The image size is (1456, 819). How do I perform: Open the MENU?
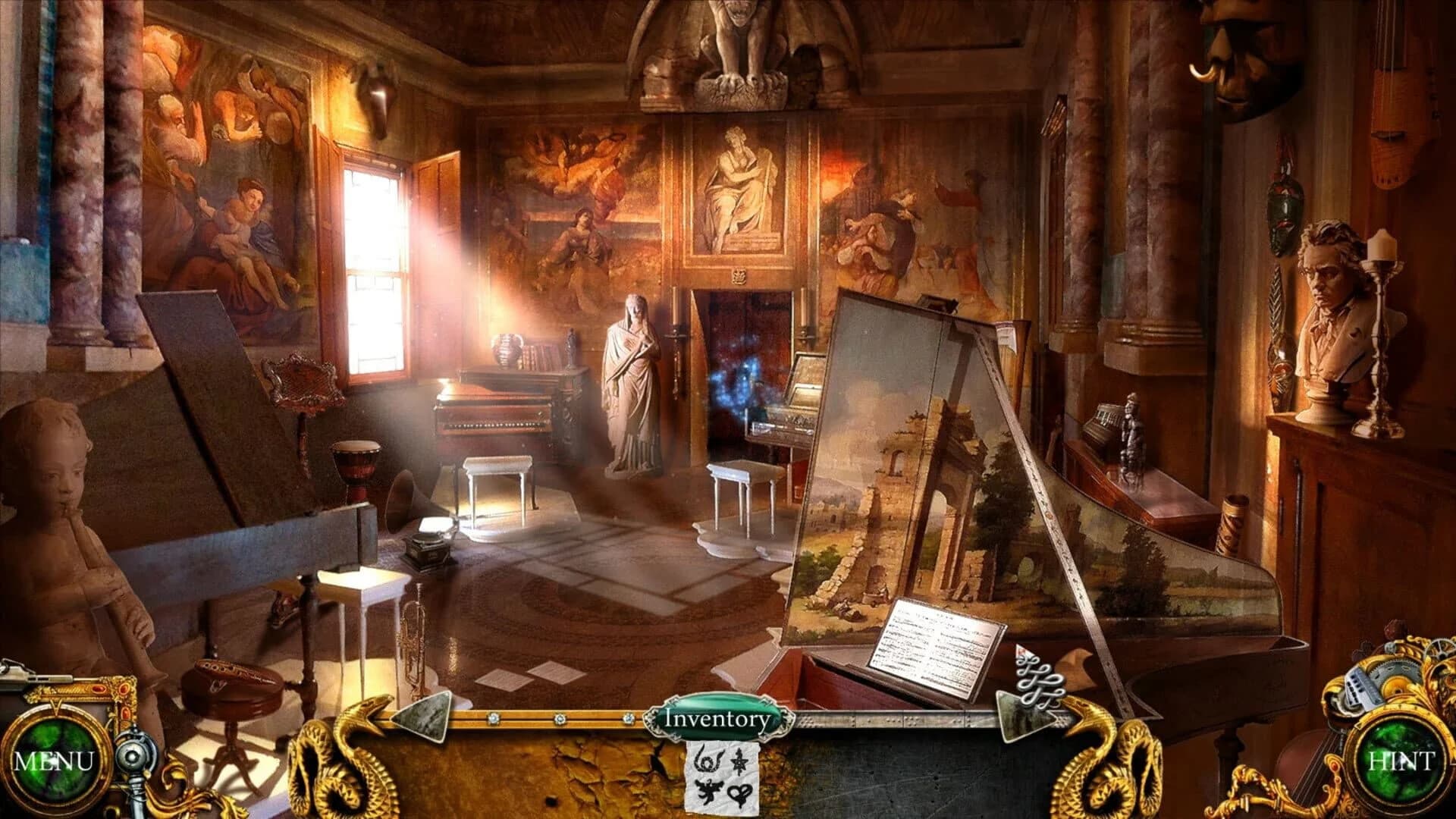pyautogui.click(x=55, y=758)
